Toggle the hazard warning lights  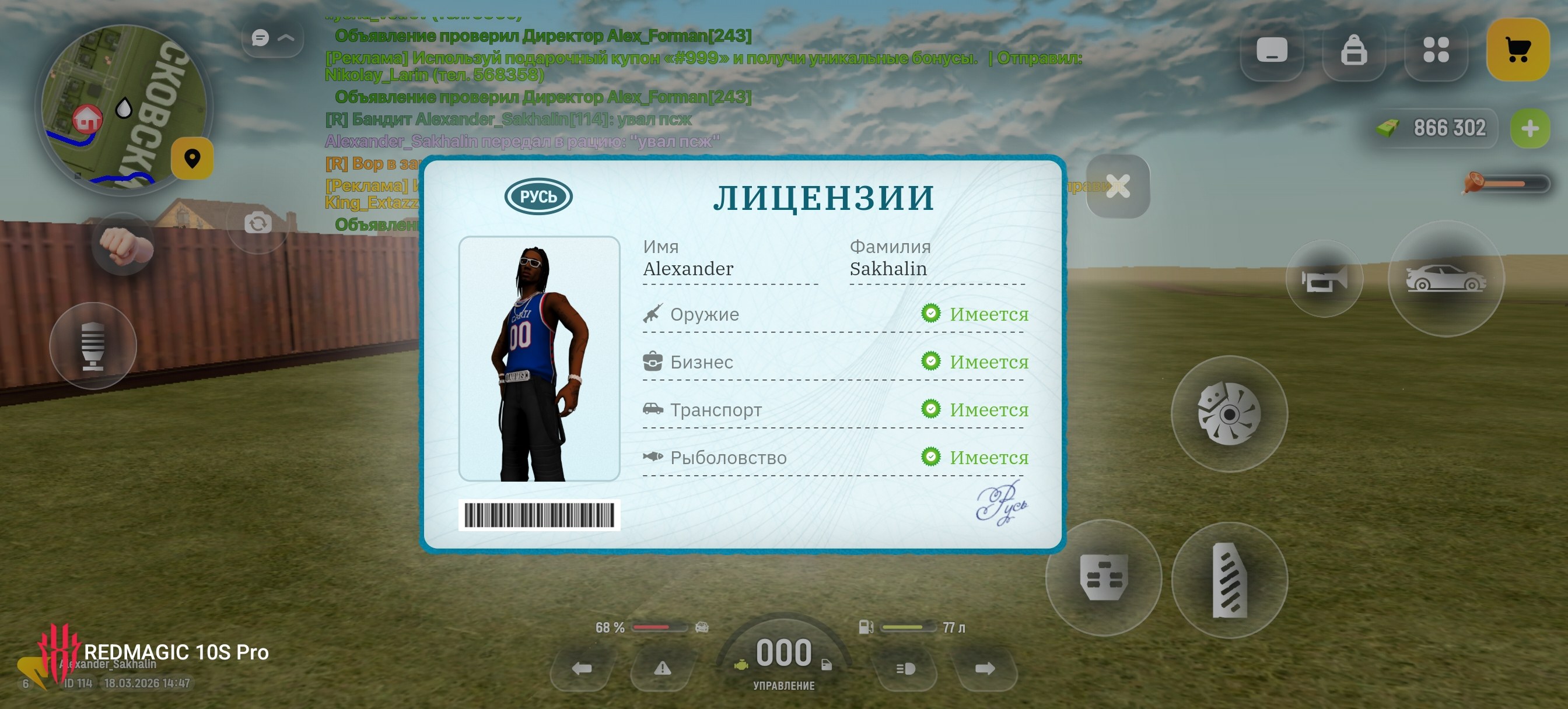[x=662, y=669]
